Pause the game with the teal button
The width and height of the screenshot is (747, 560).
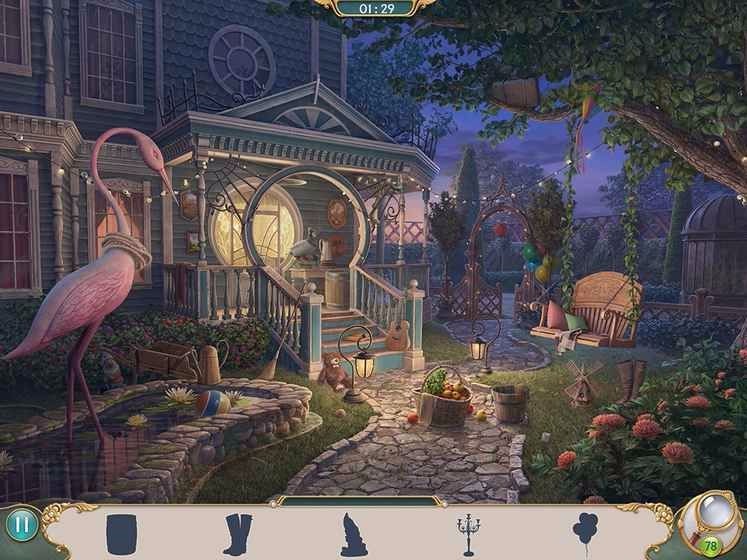(20, 525)
